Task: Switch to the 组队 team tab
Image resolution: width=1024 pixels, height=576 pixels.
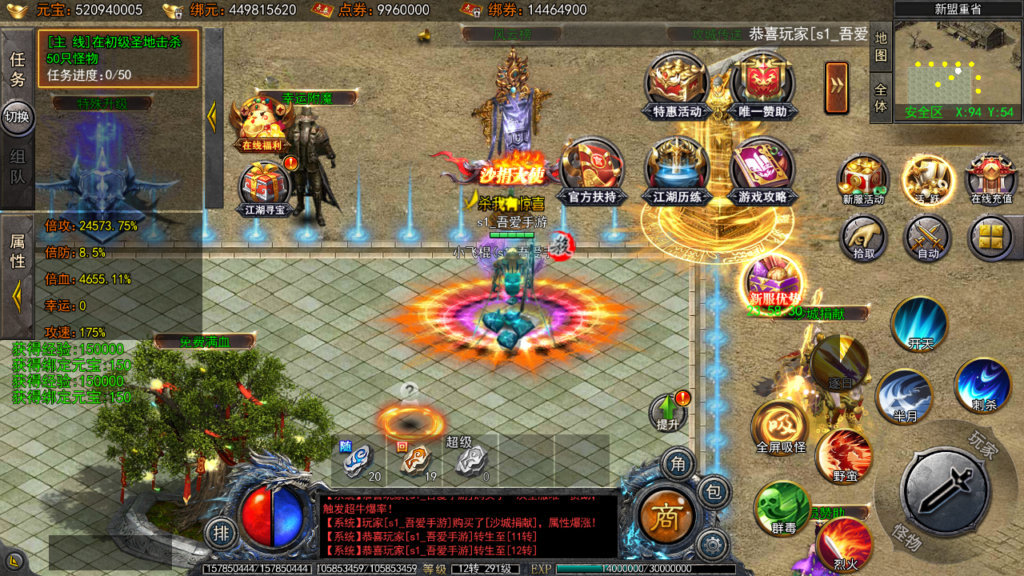Action: pos(18,170)
